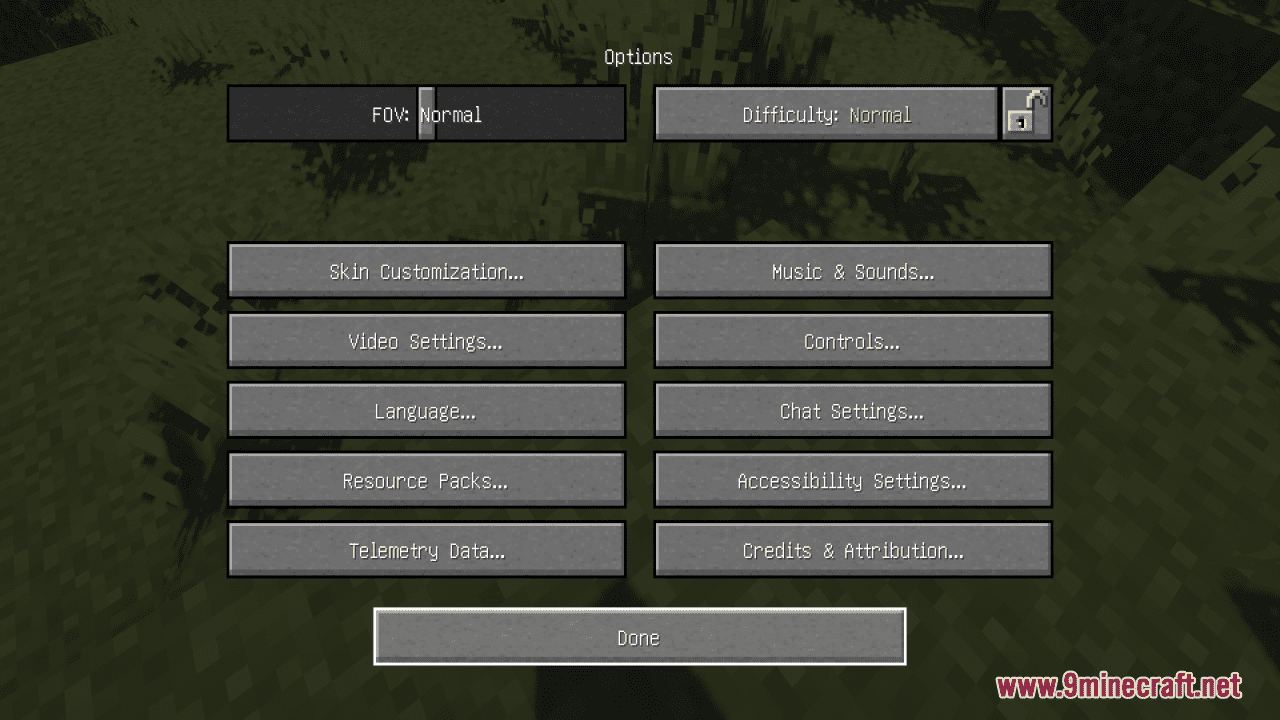Click Done to exit Options
Screen dimensions: 1280x720
tap(639, 636)
